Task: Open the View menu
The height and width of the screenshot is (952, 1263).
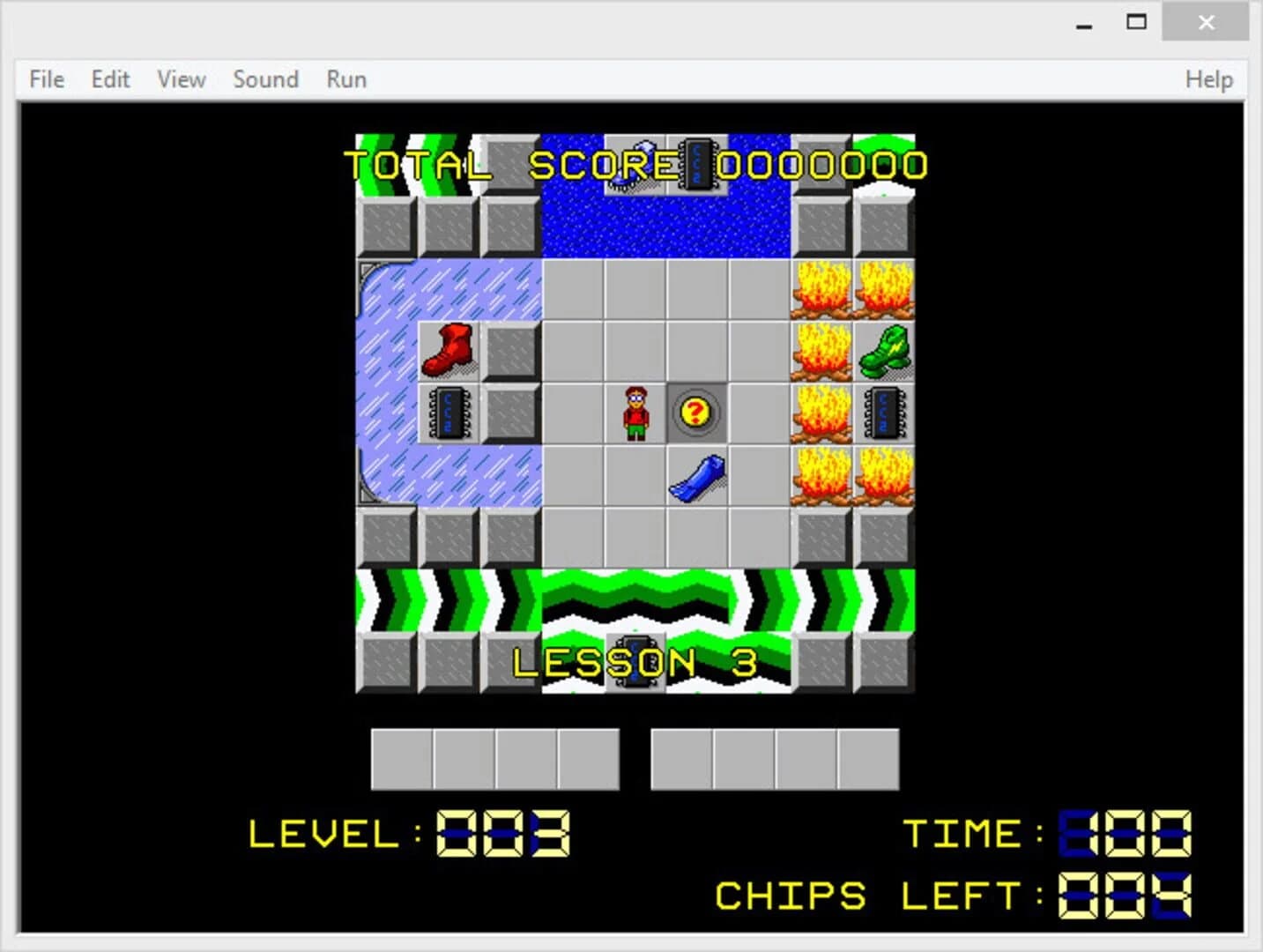Action: click(x=180, y=79)
